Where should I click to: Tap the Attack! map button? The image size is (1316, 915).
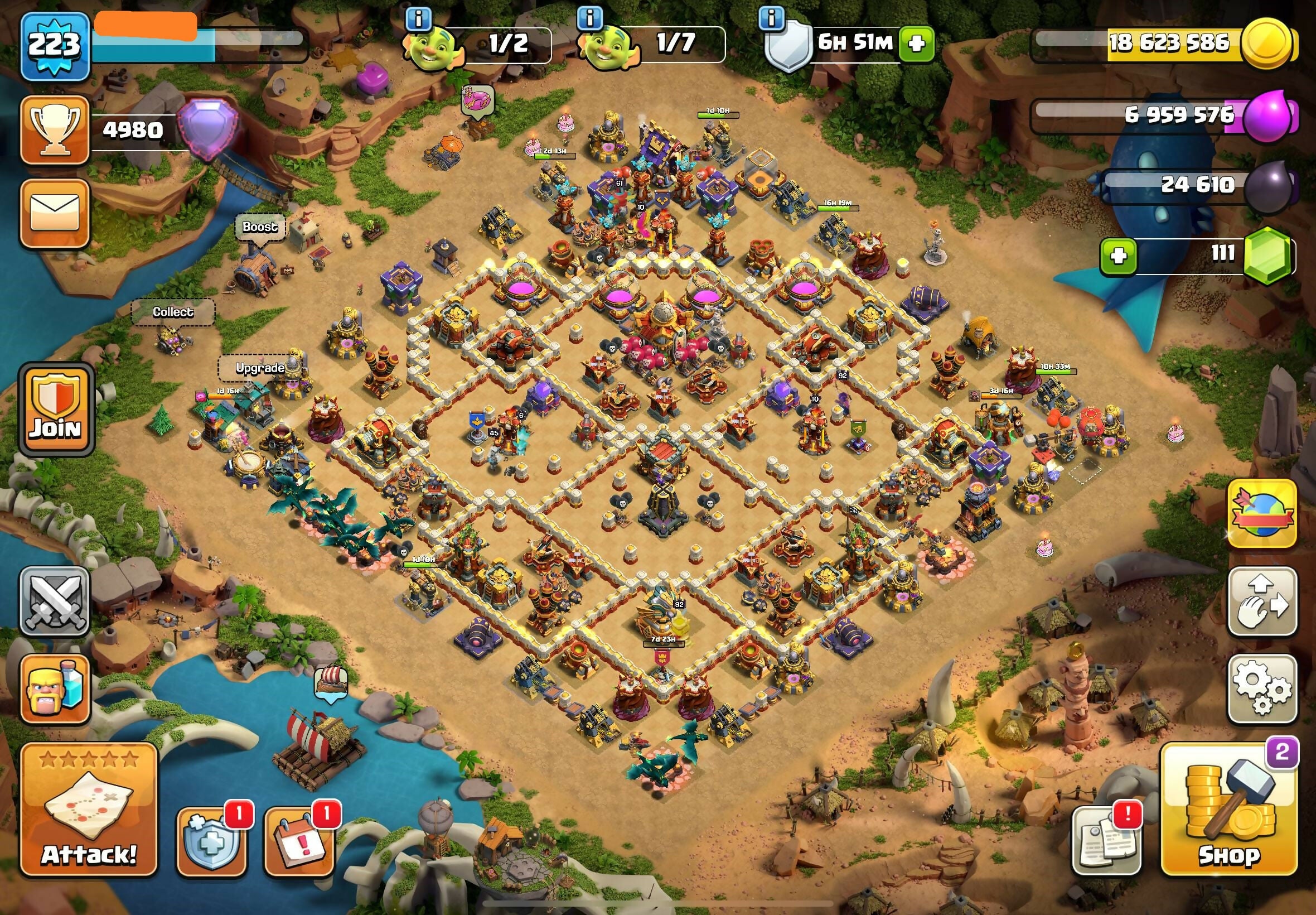point(89,810)
